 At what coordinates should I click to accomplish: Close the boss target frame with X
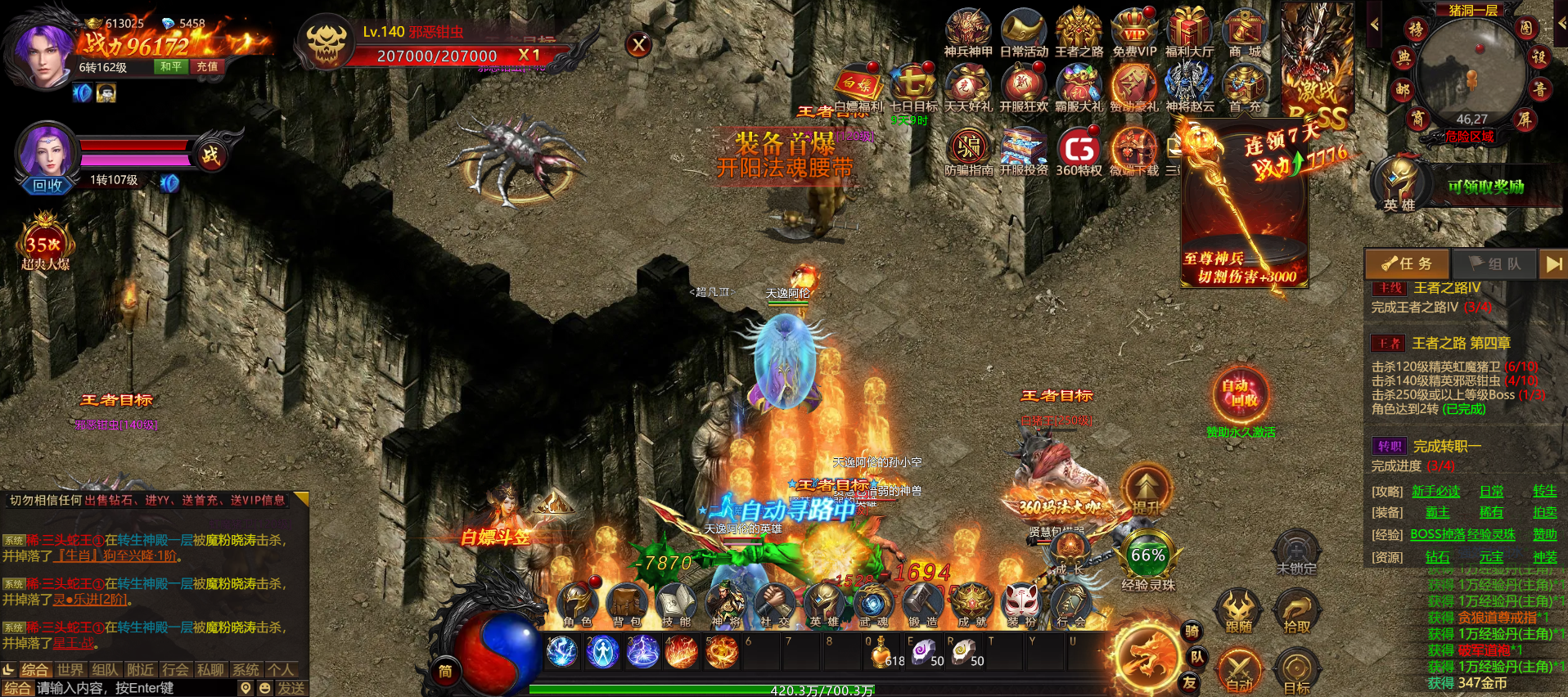[x=639, y=45]
